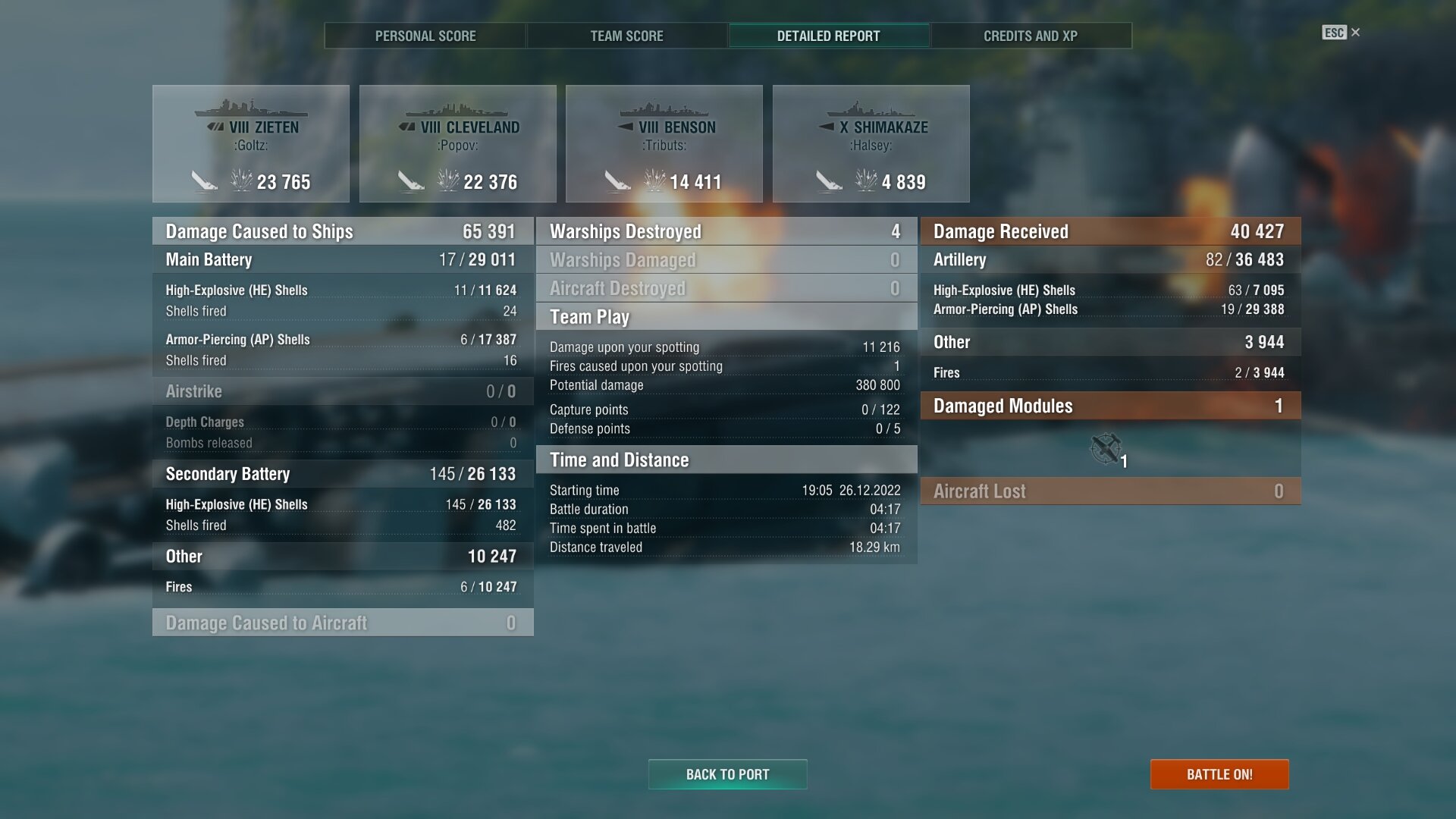Start another match with Battle On!
This screenshot has height=819, width=1456.
point(1219,774)
